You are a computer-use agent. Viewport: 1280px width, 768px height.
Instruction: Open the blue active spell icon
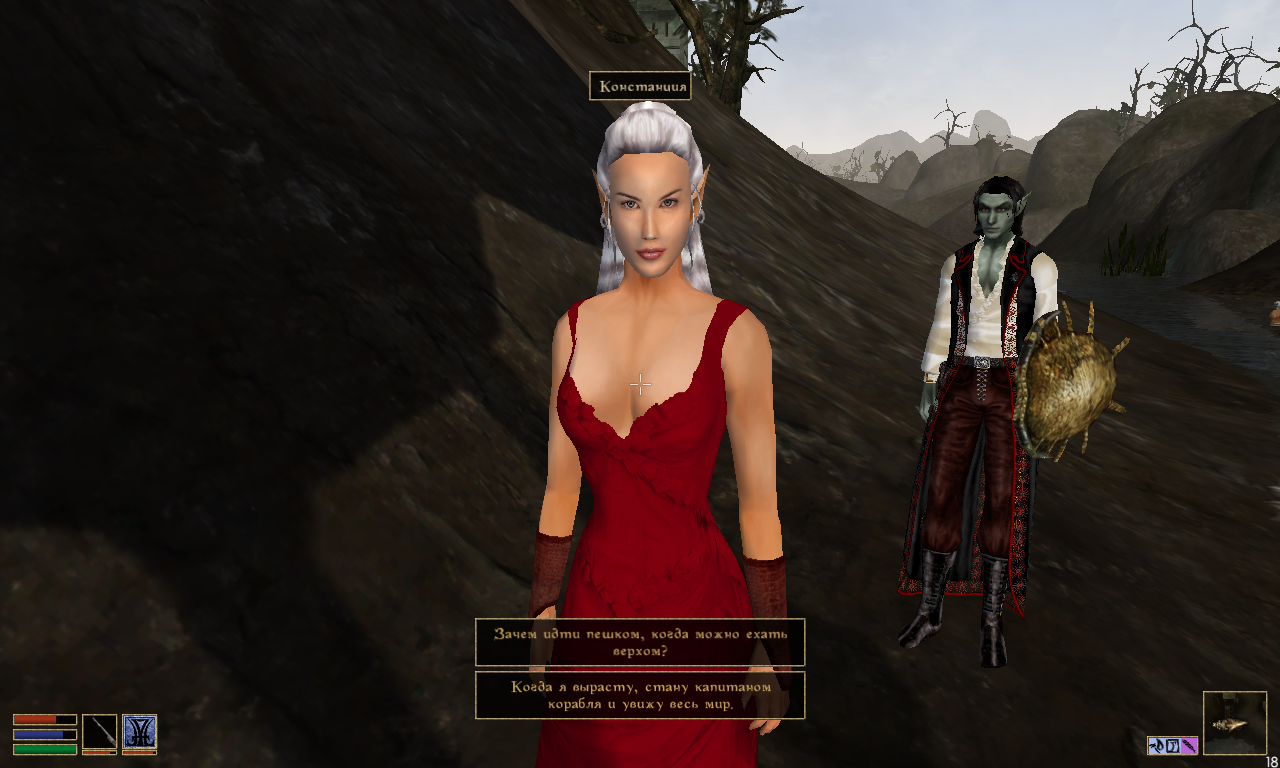pos(139,731)
